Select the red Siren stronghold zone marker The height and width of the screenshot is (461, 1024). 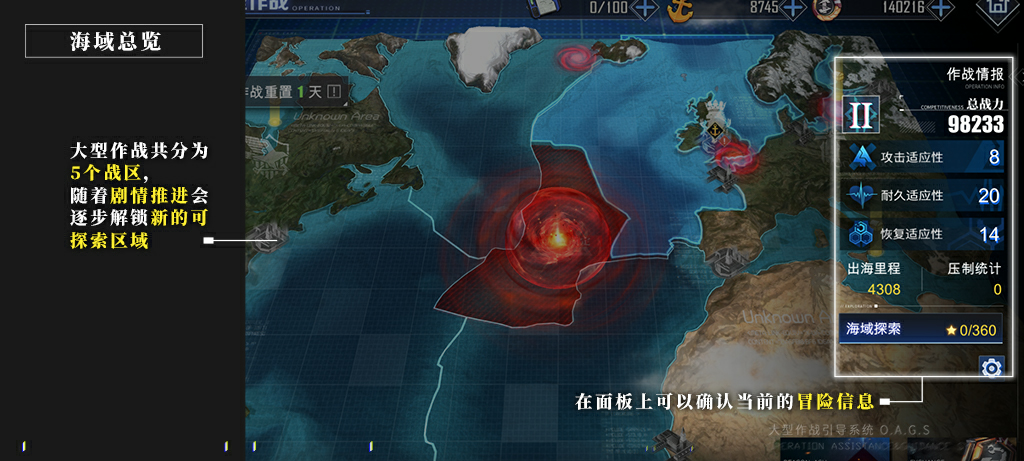point(552,232)
